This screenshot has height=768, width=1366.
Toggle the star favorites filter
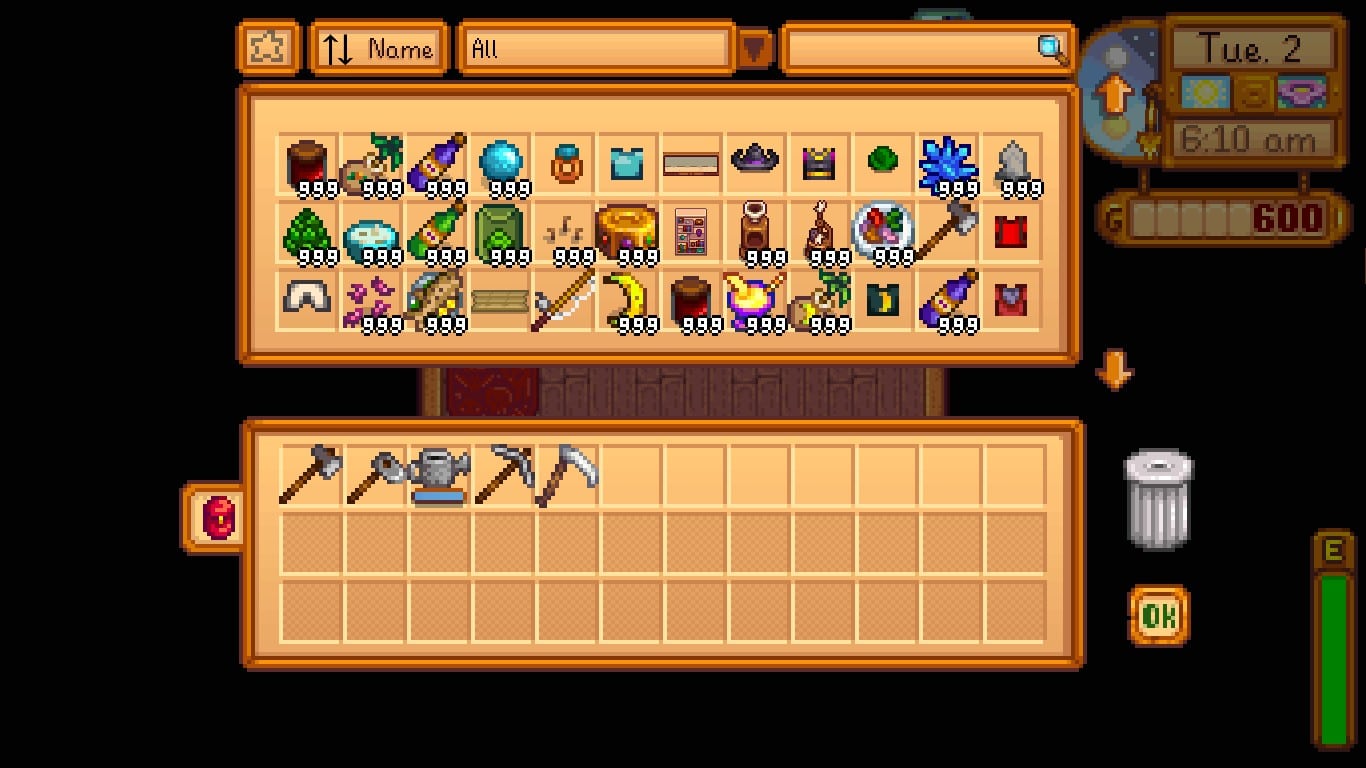click(x=265, y=46)
